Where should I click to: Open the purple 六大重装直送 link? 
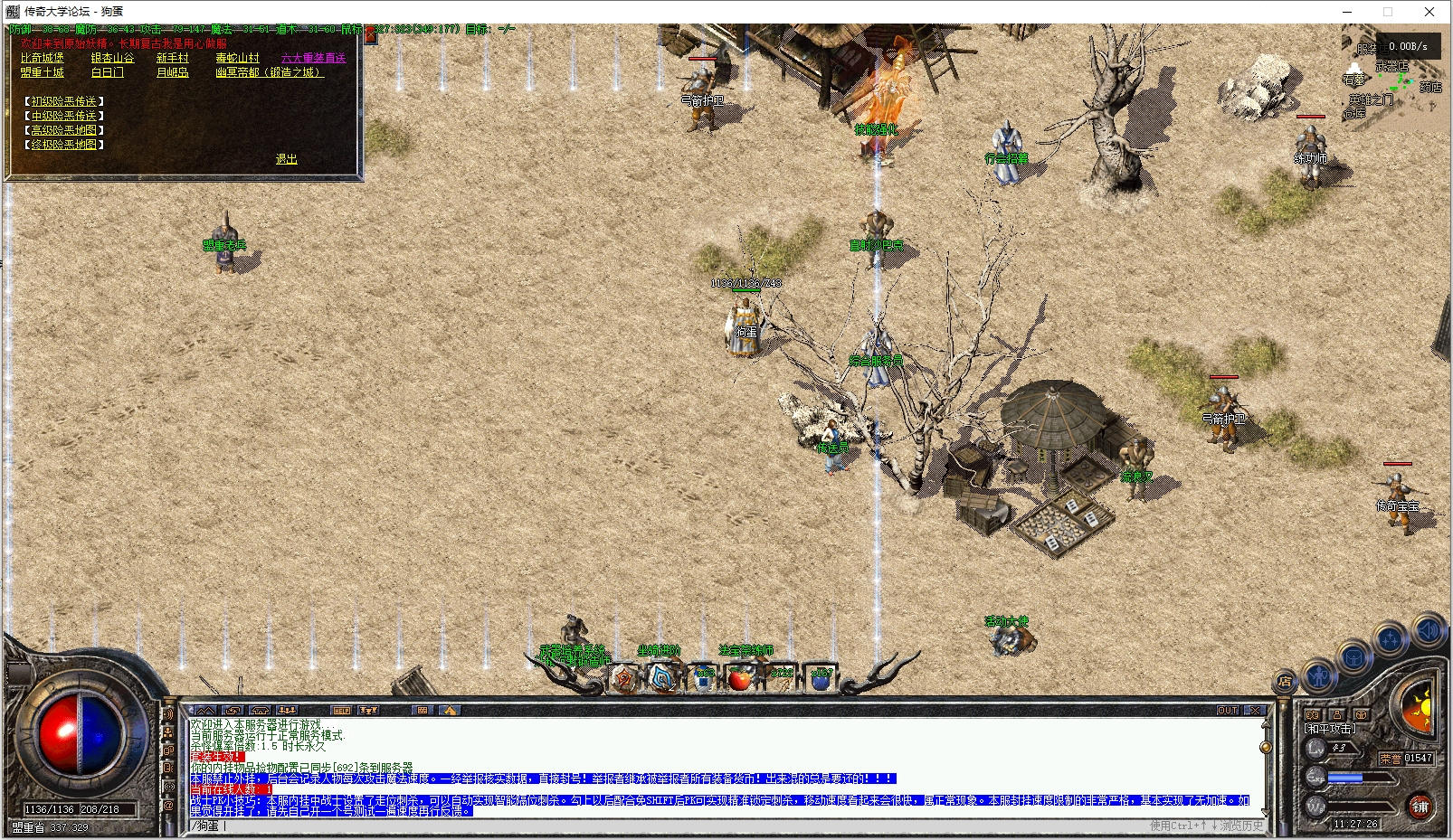click(313, 58)
